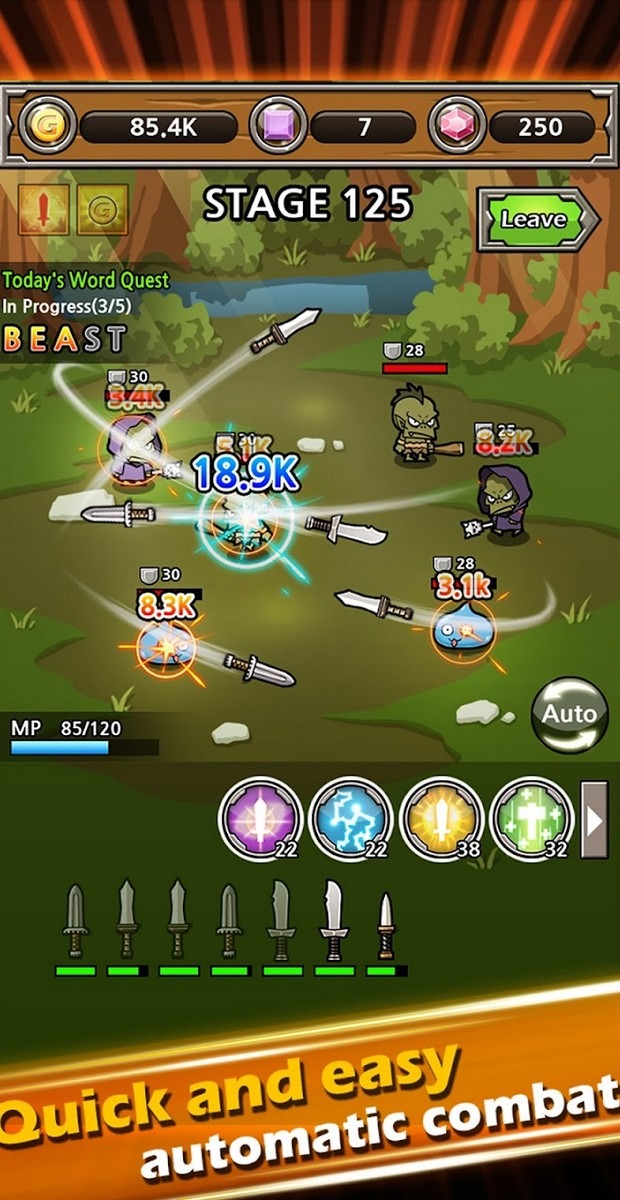Open Today's Word Quest tracker

pyautogui.click(x=85, y=281)
